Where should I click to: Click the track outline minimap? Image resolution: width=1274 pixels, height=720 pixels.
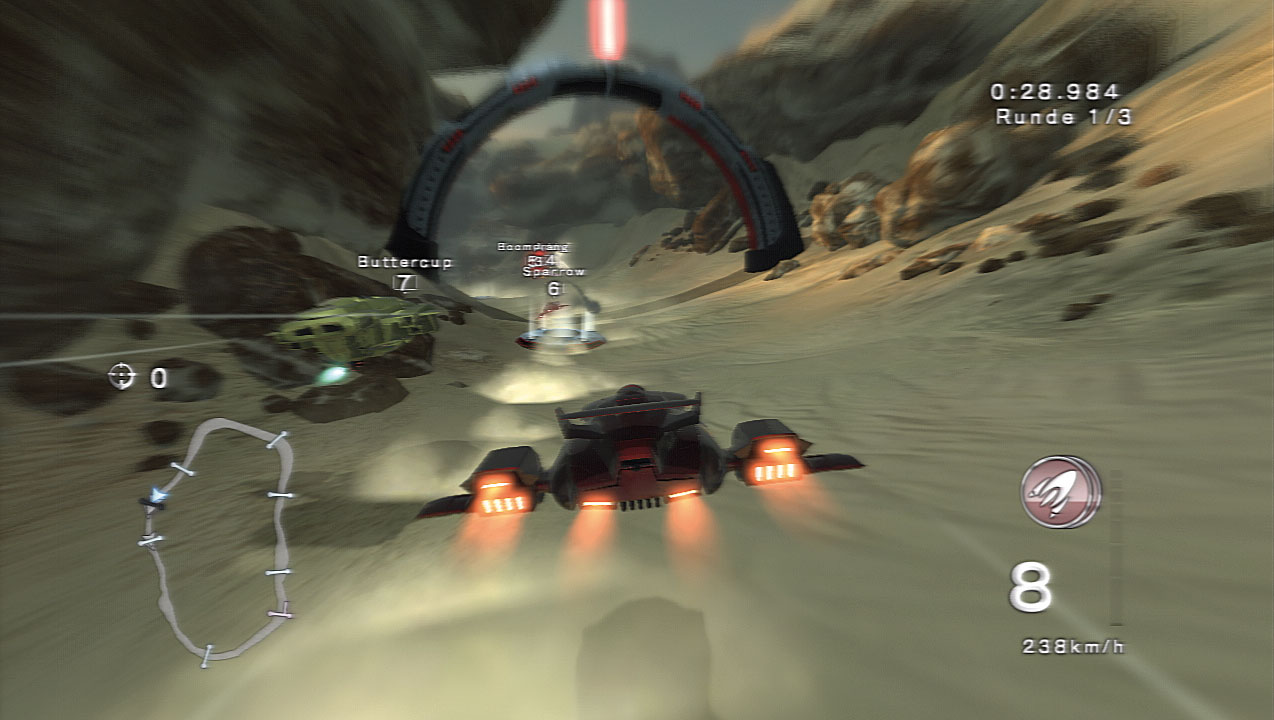220,540
